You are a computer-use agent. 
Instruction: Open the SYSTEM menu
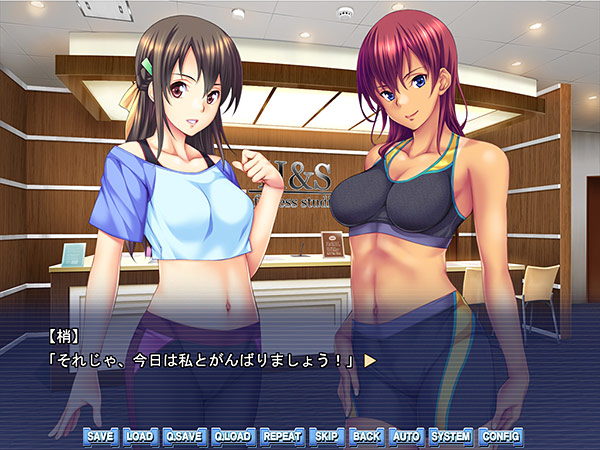click(x=450, y=437)
